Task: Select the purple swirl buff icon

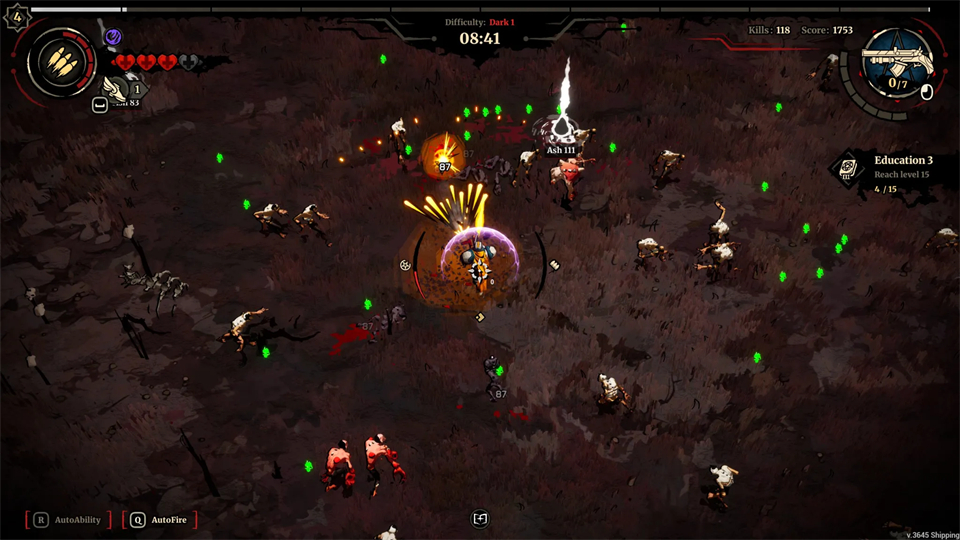Action: [x=113, y=37]
